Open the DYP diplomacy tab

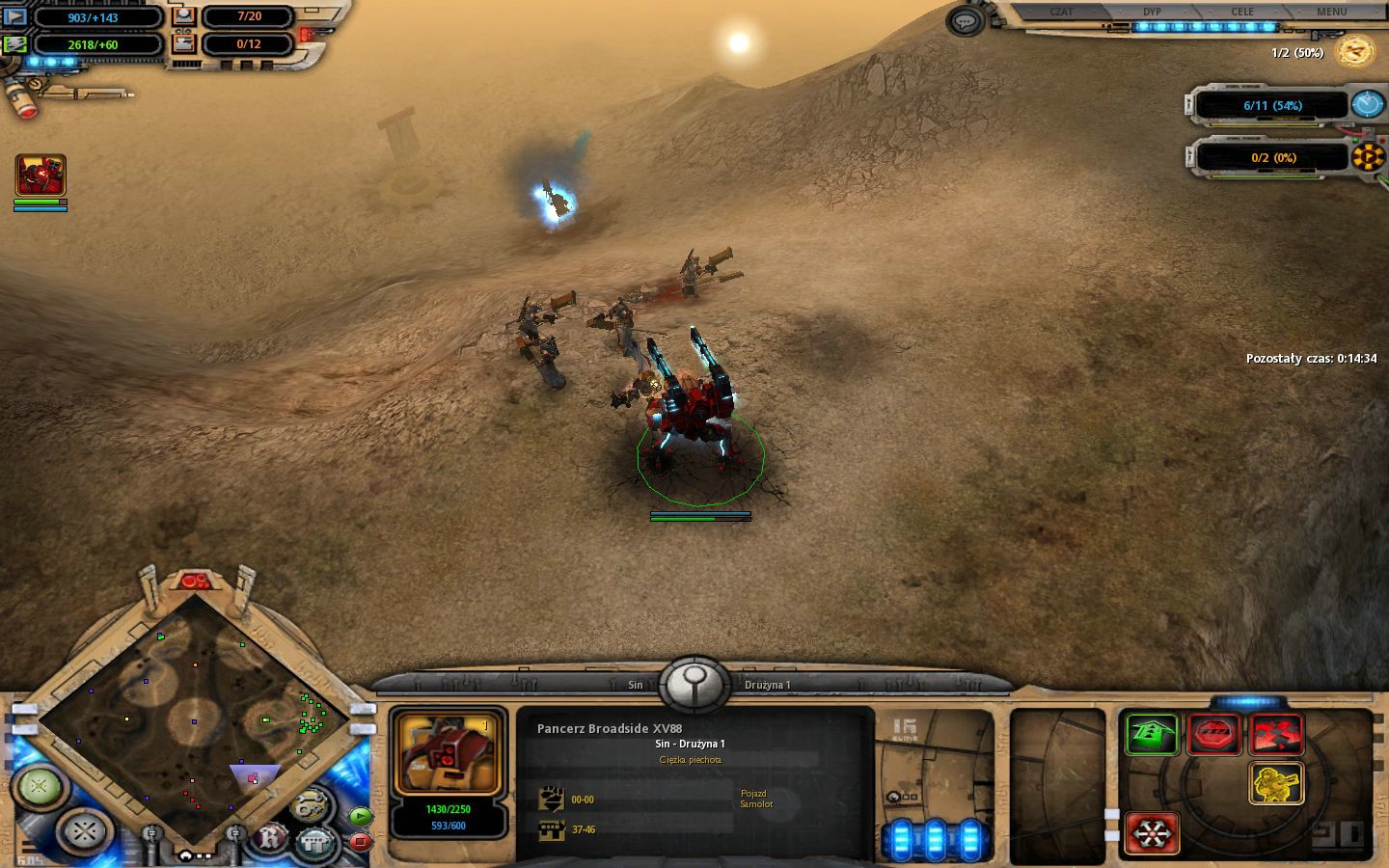point(1152,13)
